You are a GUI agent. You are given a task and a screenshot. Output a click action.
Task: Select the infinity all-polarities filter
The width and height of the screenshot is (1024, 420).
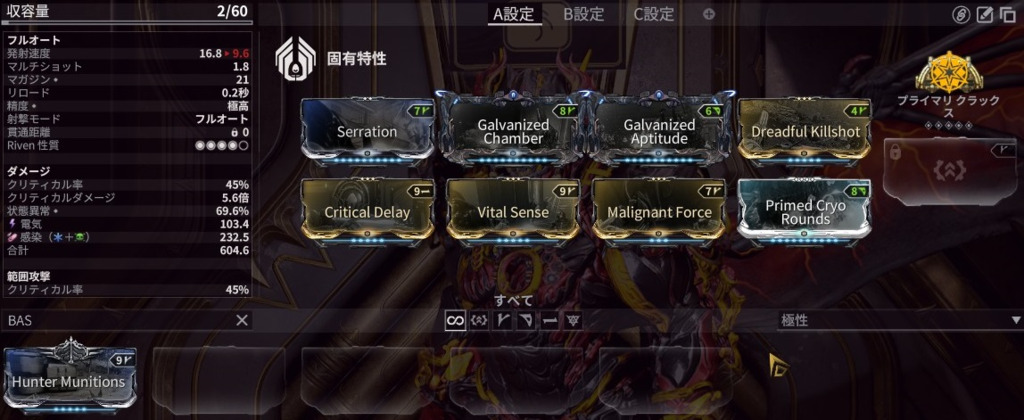click(x=456, y=320)
